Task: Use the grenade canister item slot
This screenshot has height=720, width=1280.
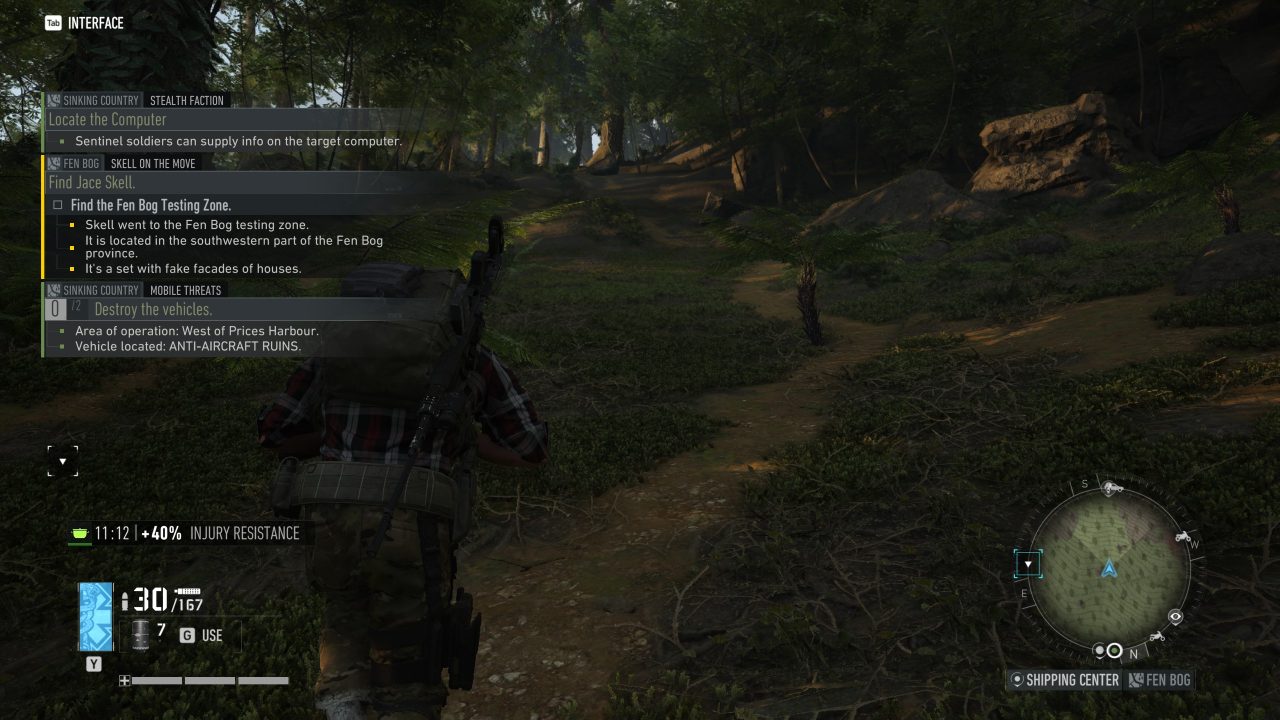Action: [140, 634]
